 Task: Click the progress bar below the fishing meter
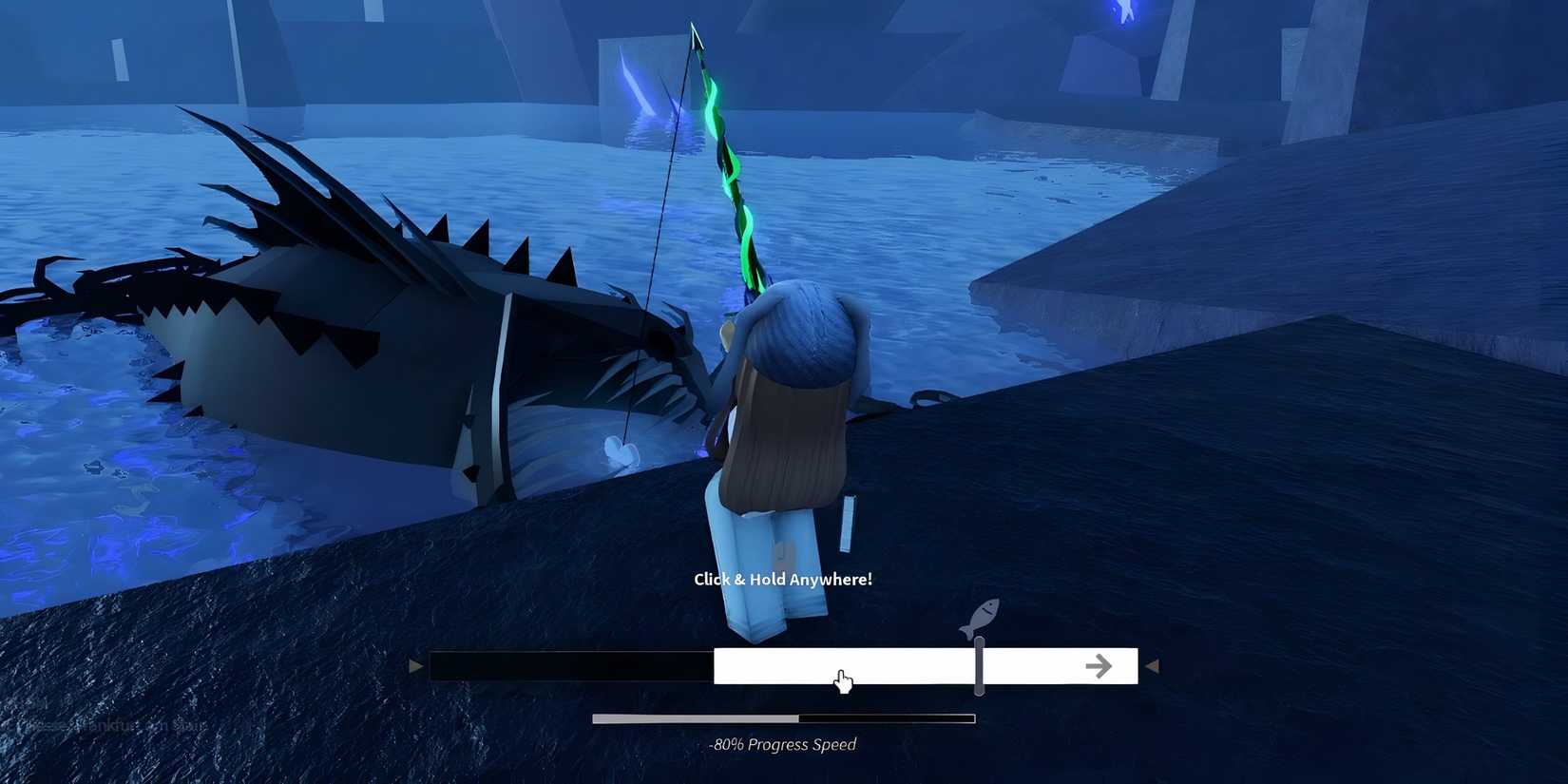coord(783,717)
